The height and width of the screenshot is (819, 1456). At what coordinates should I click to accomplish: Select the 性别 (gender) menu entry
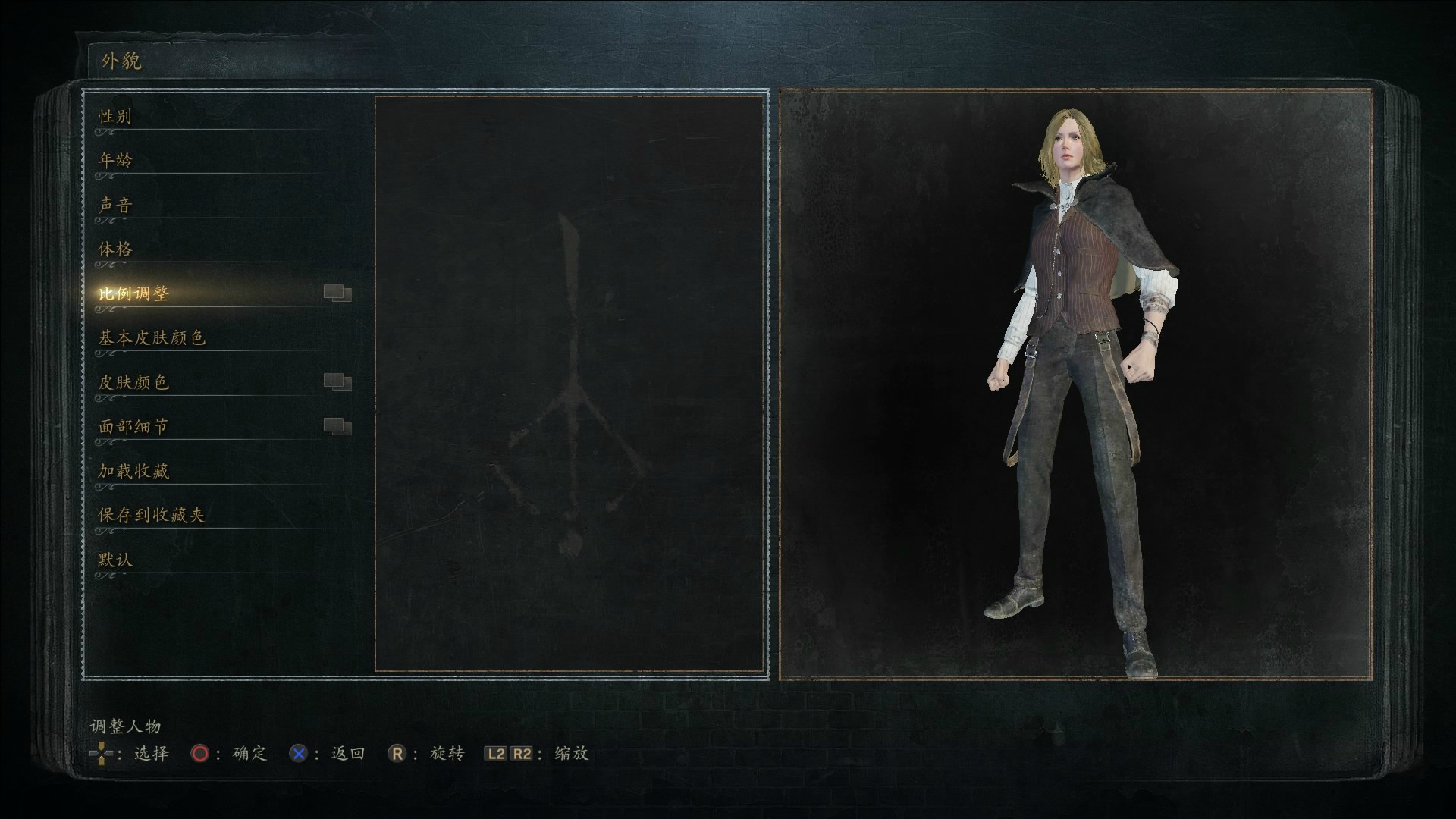pyautogui.click(x=115, y=116)
